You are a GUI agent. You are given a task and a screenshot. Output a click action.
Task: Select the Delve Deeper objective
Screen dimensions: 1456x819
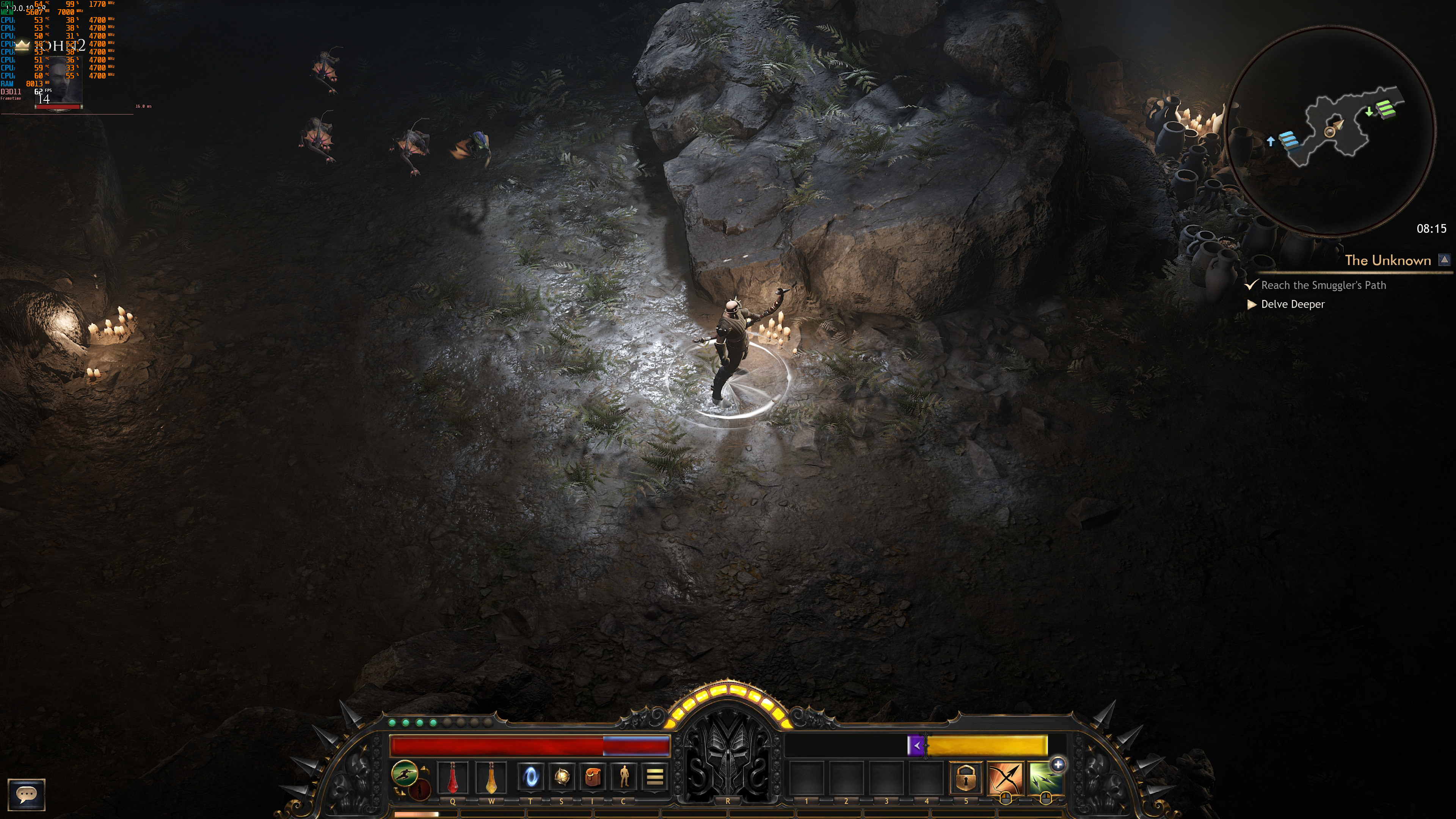pyautogui.click(x=1293, y=304)
